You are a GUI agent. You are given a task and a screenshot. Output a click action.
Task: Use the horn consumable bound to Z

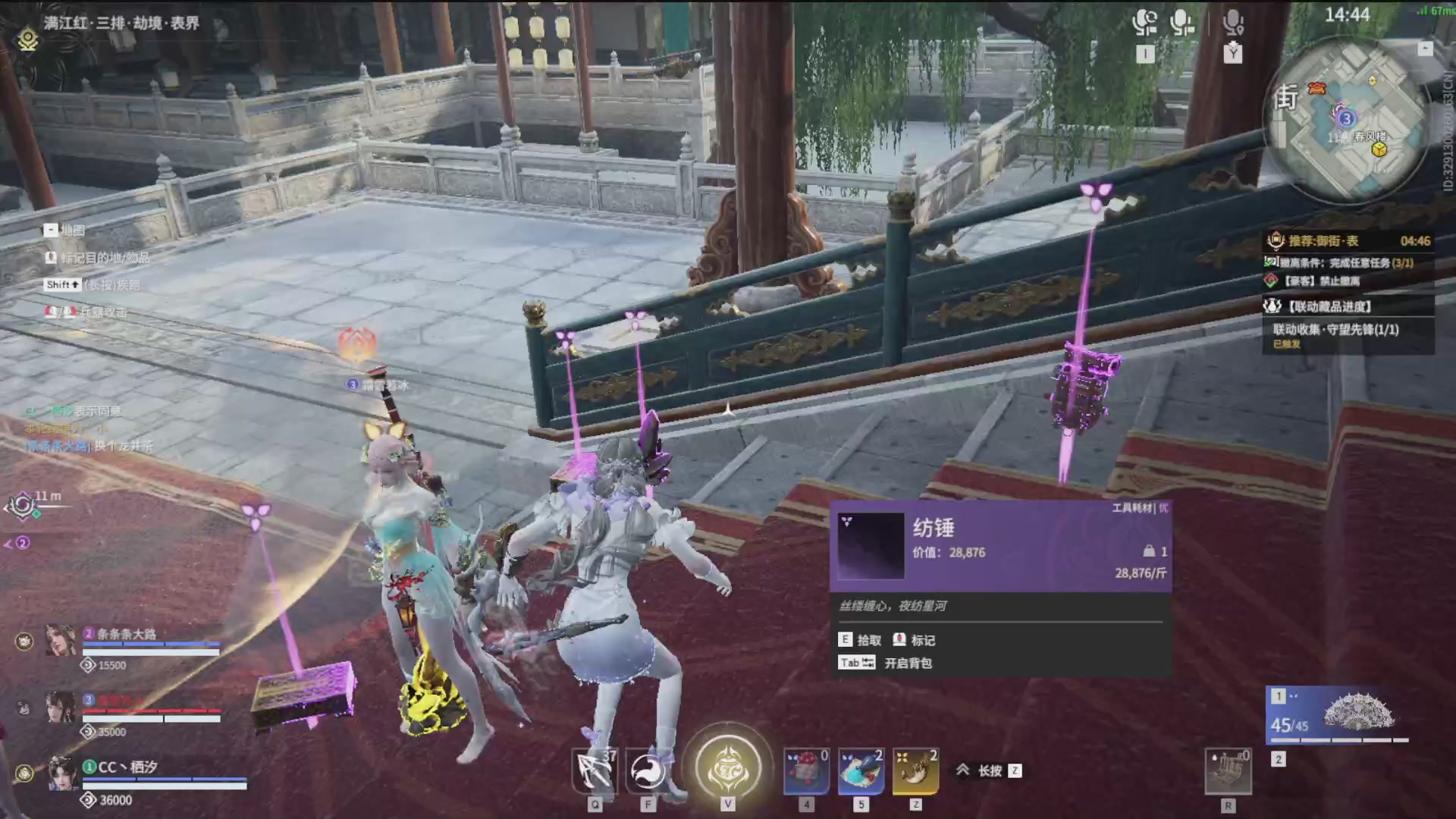click(915, 770)
